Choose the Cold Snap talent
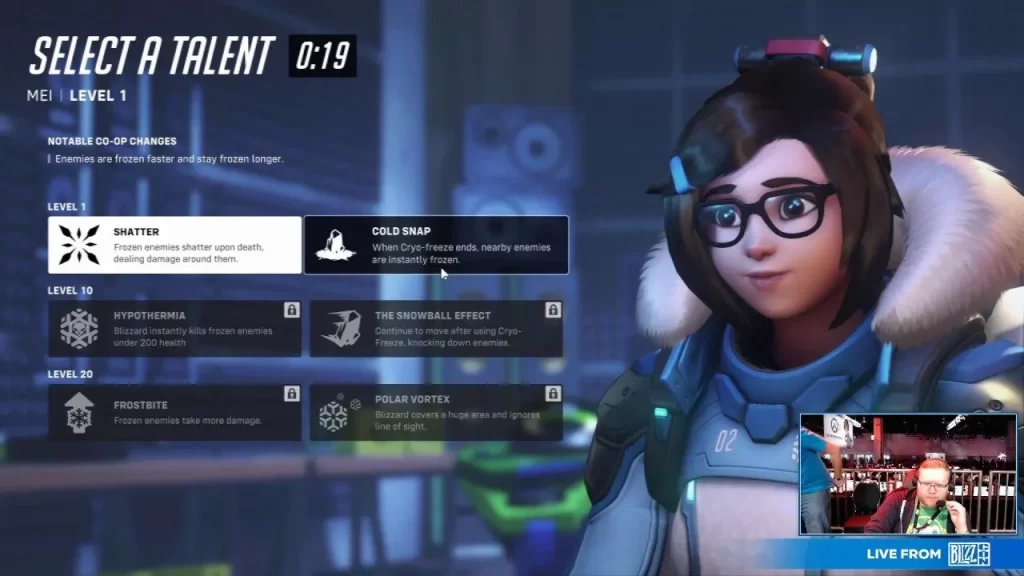 coord(436,245)
